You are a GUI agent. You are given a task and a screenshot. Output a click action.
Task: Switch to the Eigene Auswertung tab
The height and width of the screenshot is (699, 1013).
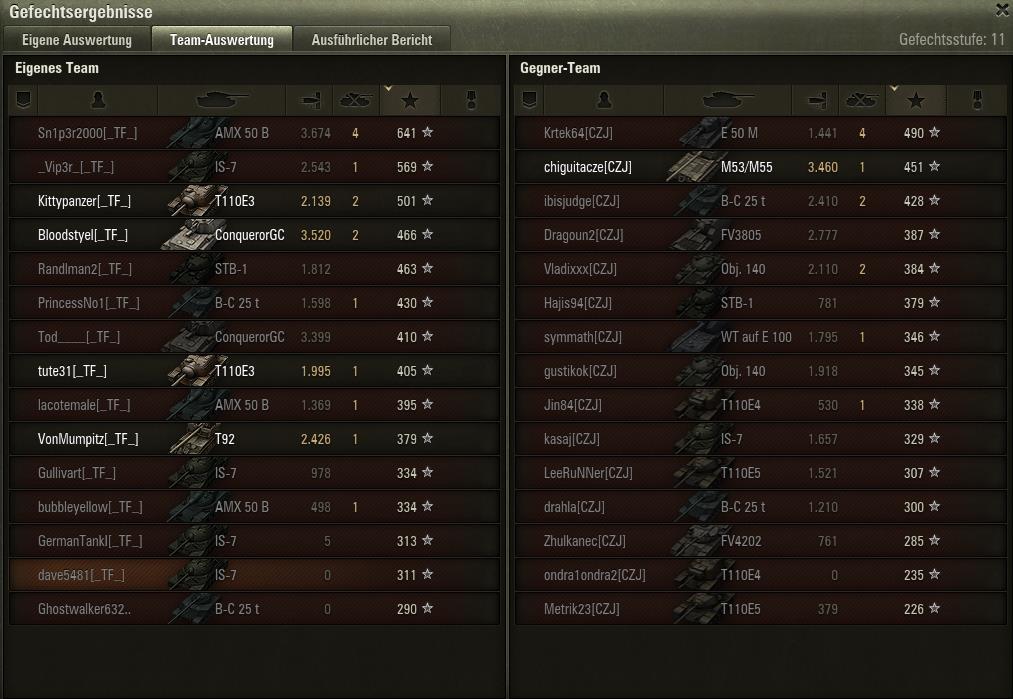click(x=77, y=40)
